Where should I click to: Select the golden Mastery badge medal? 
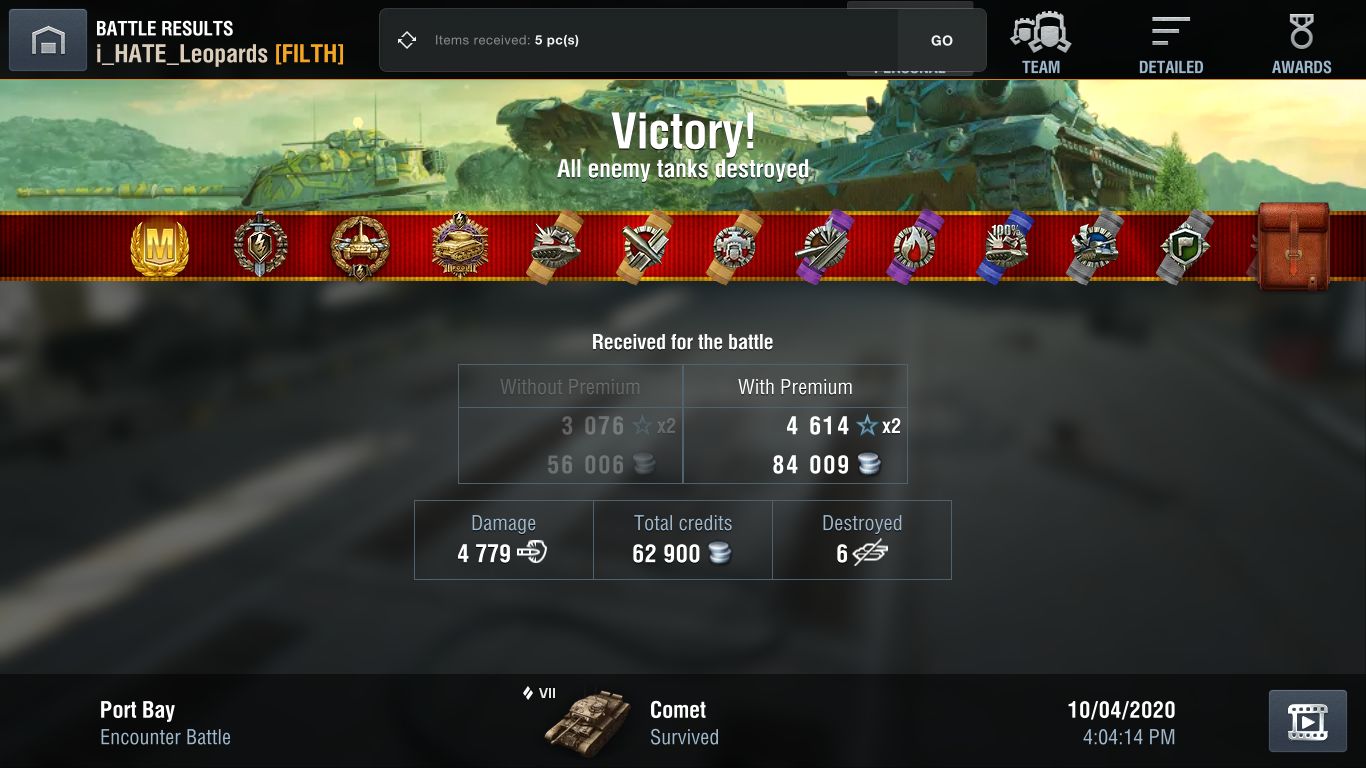click(160, 247)
